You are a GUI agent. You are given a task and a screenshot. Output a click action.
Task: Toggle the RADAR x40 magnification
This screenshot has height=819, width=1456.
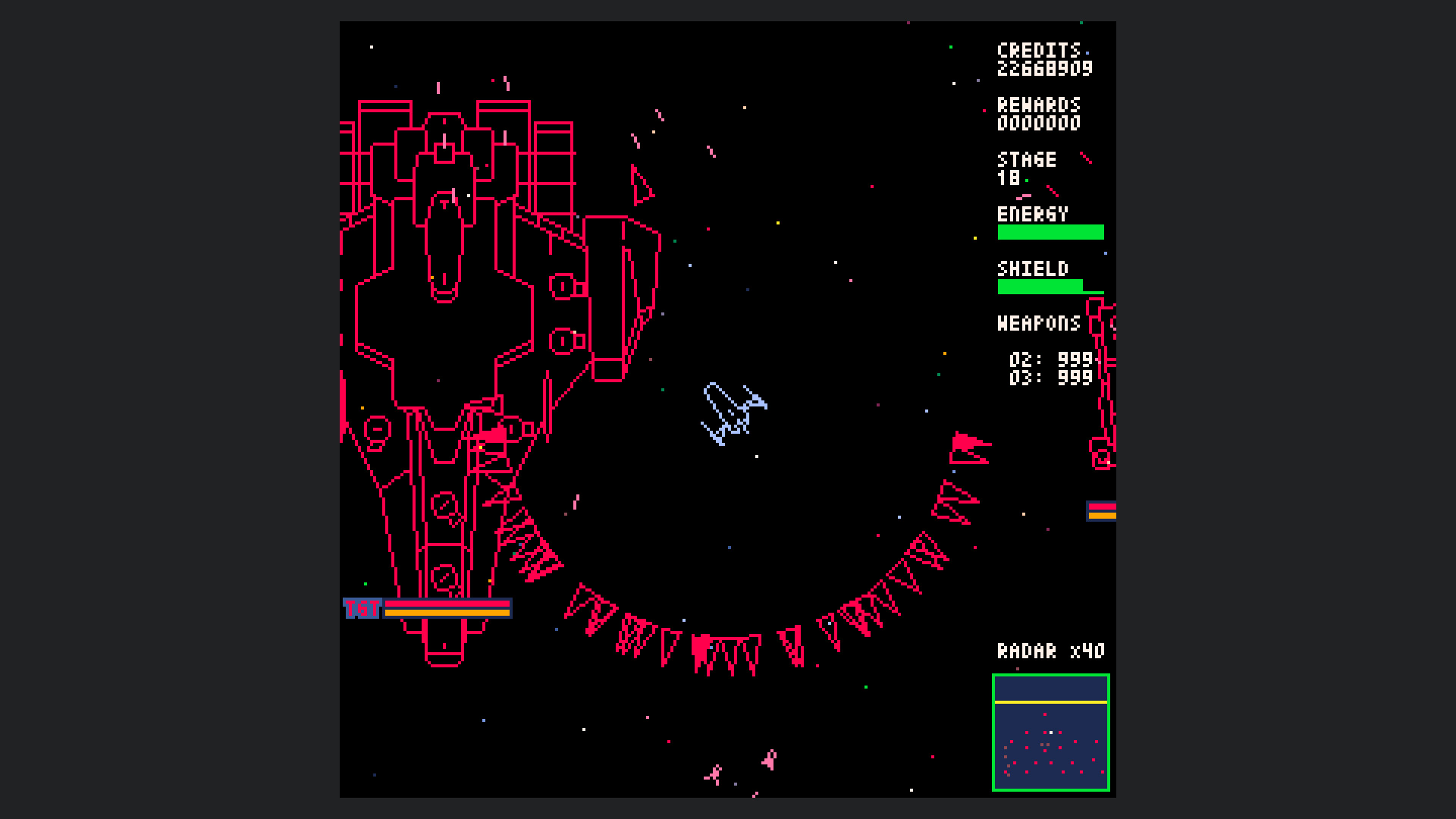click(1051, 650)
